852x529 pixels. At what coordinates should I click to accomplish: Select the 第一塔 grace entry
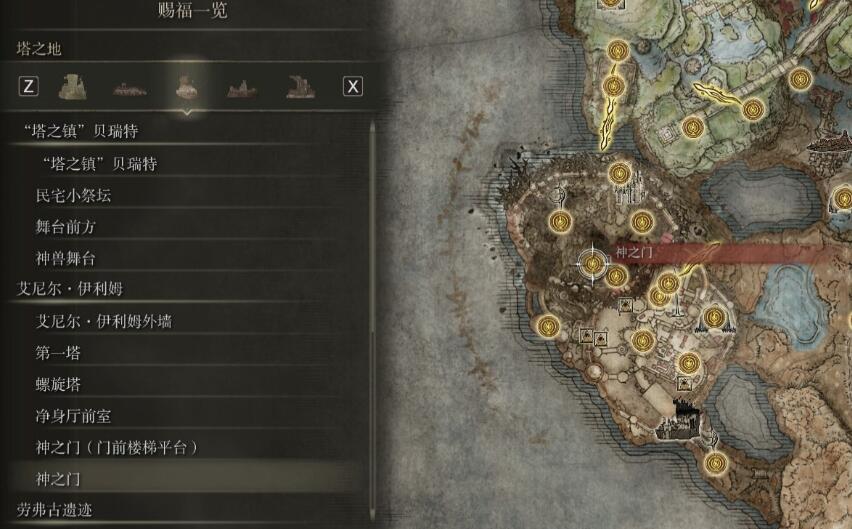[58, 352]
